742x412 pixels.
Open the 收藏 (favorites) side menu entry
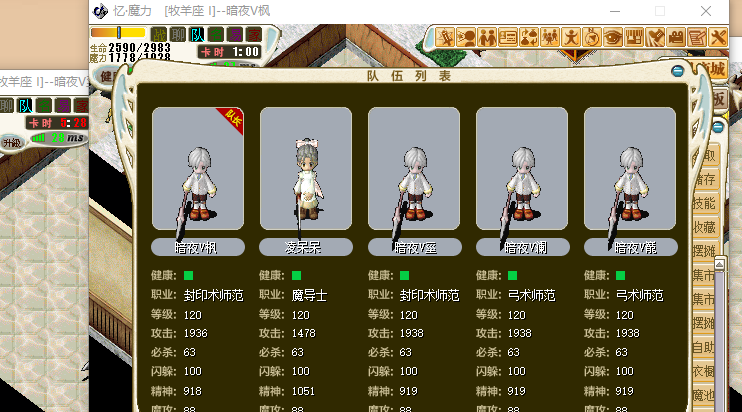click(x=704, y=227)
